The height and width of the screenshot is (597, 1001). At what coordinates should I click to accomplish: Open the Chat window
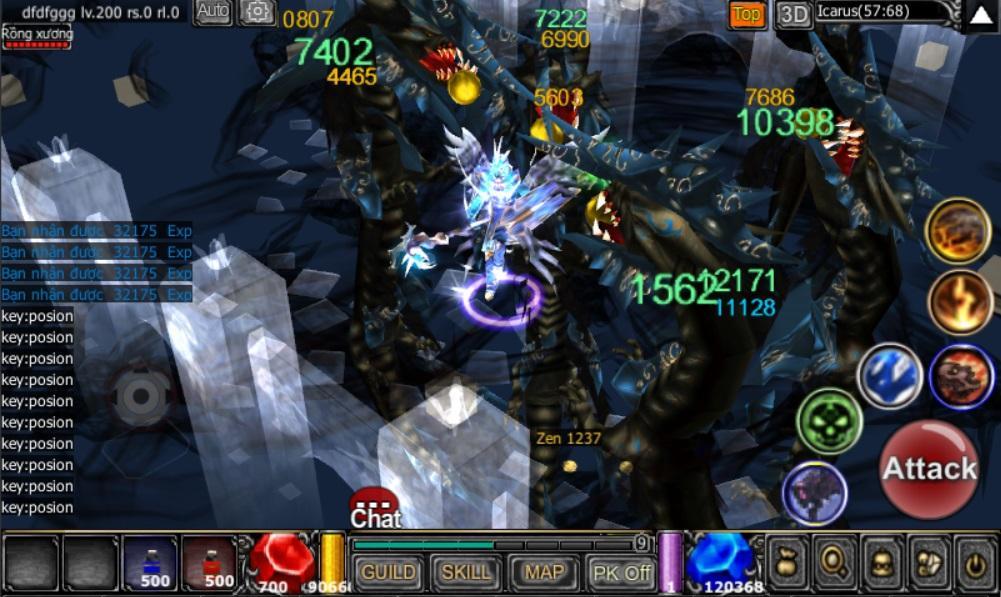[x=375, y=508]
